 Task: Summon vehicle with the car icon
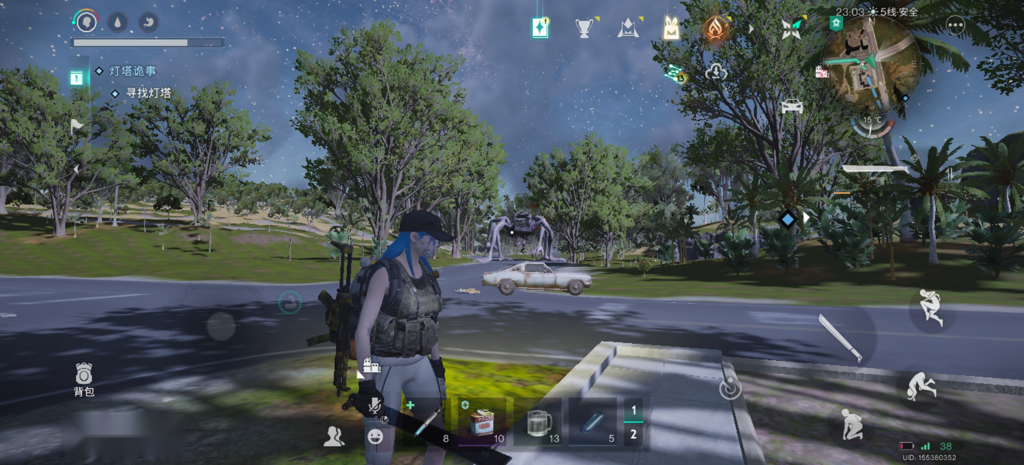(792, 105)
